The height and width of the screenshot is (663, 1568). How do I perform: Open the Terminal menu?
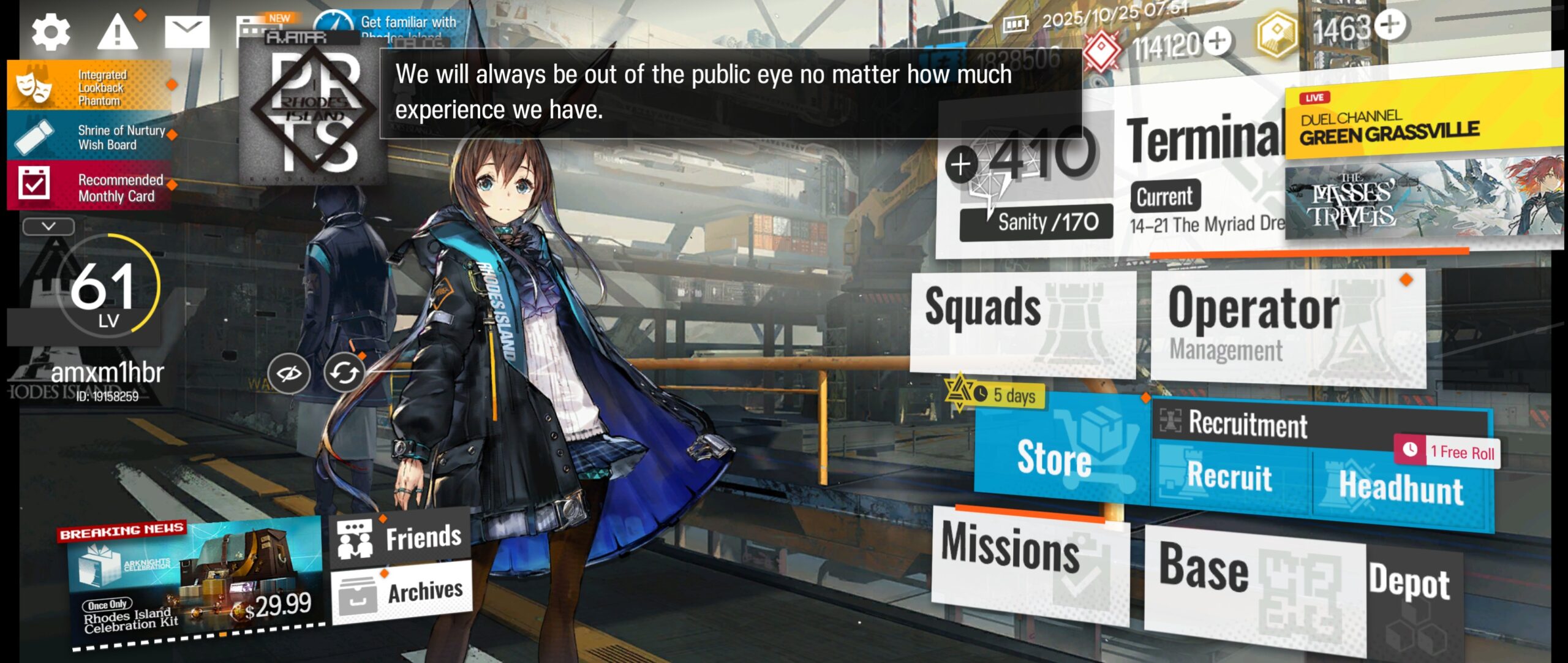pyautogui.click(x=1204, y=141)
